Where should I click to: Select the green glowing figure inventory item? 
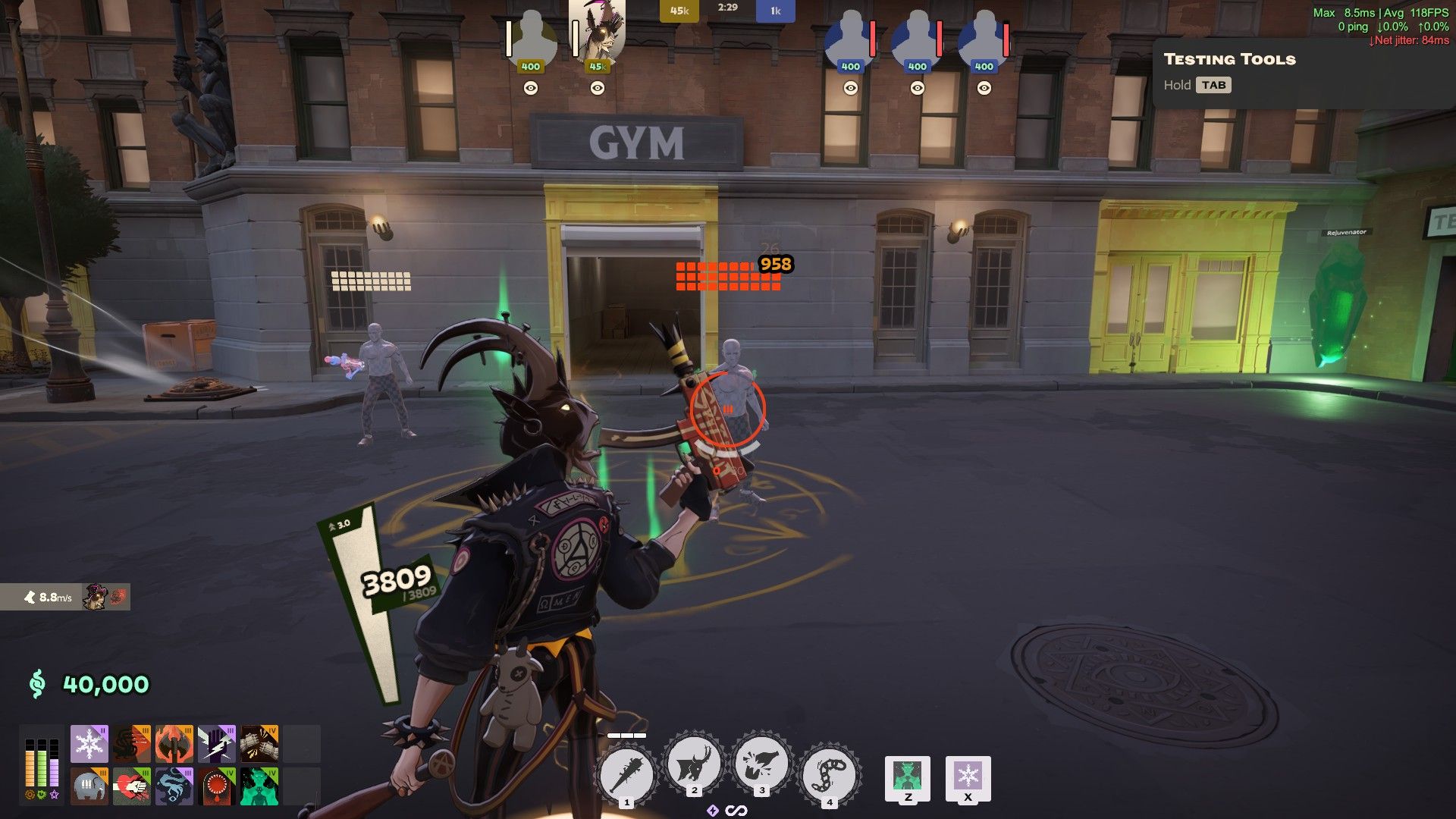(x=259, y=786)
